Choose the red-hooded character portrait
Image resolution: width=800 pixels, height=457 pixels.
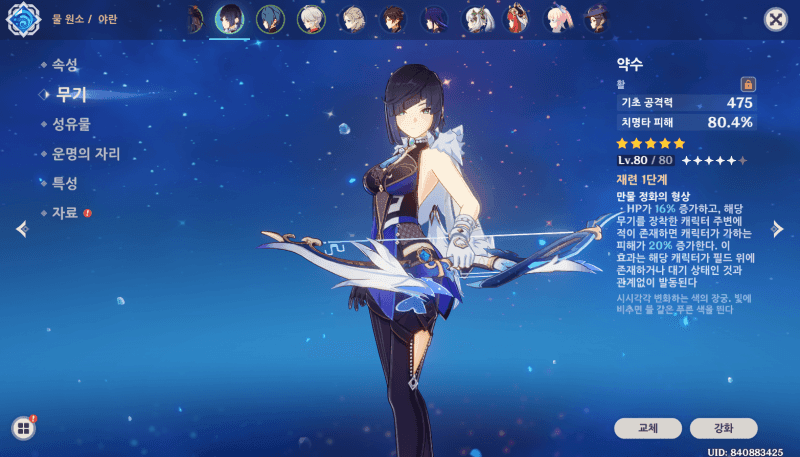pyautogui.click(x=517, y=19)
